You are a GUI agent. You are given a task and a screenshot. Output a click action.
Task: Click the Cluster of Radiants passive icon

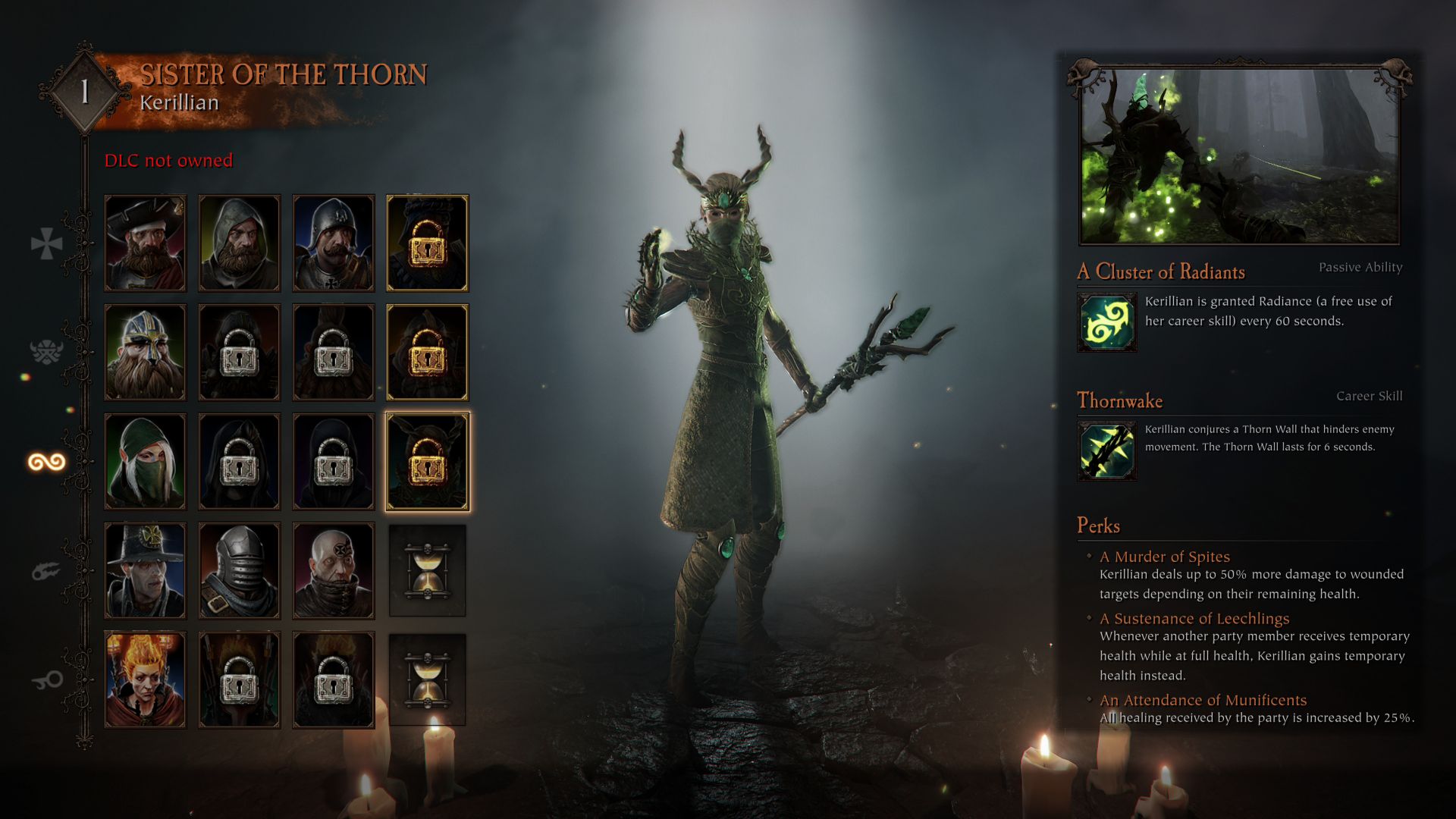(x=1106, y=322)
